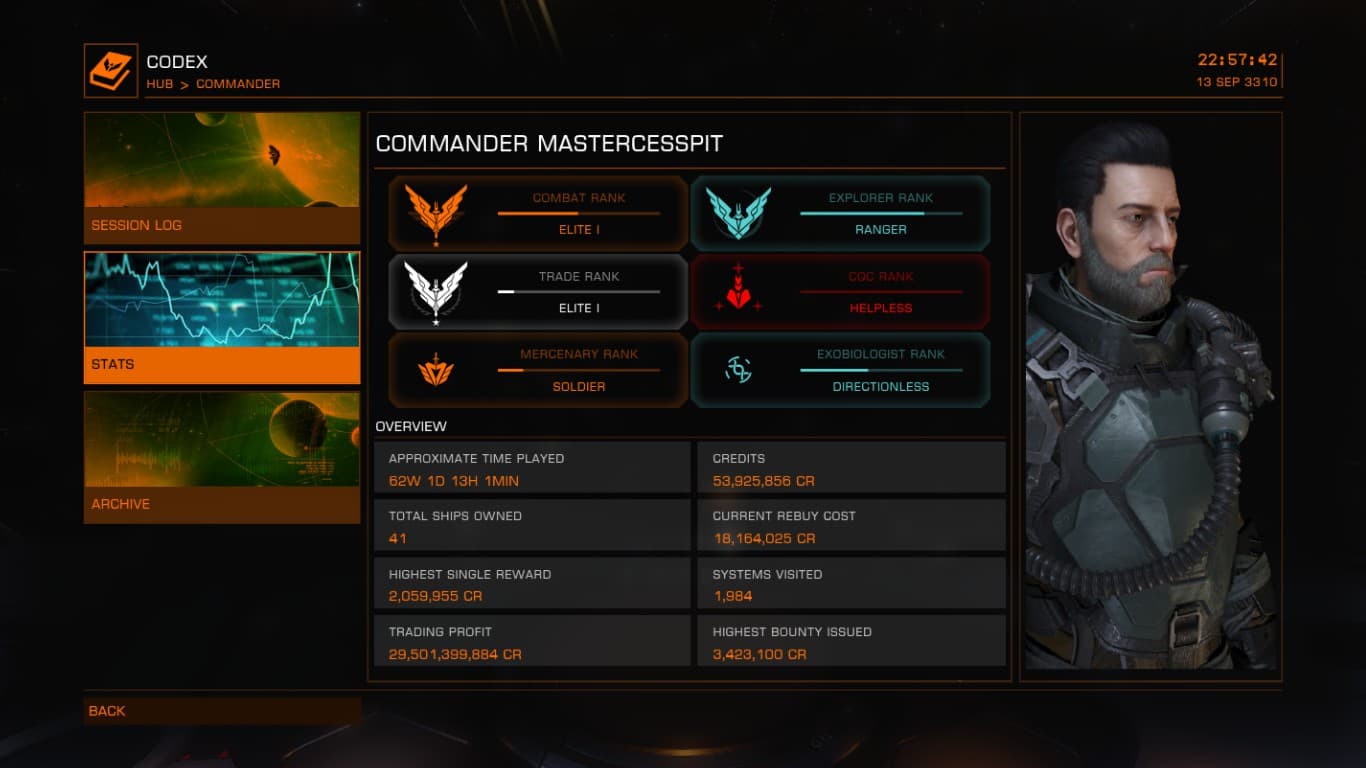Click the Codex book icon
Image resolution: width=1366 pixels, height=768 pixels.
(x=111, y=70)
